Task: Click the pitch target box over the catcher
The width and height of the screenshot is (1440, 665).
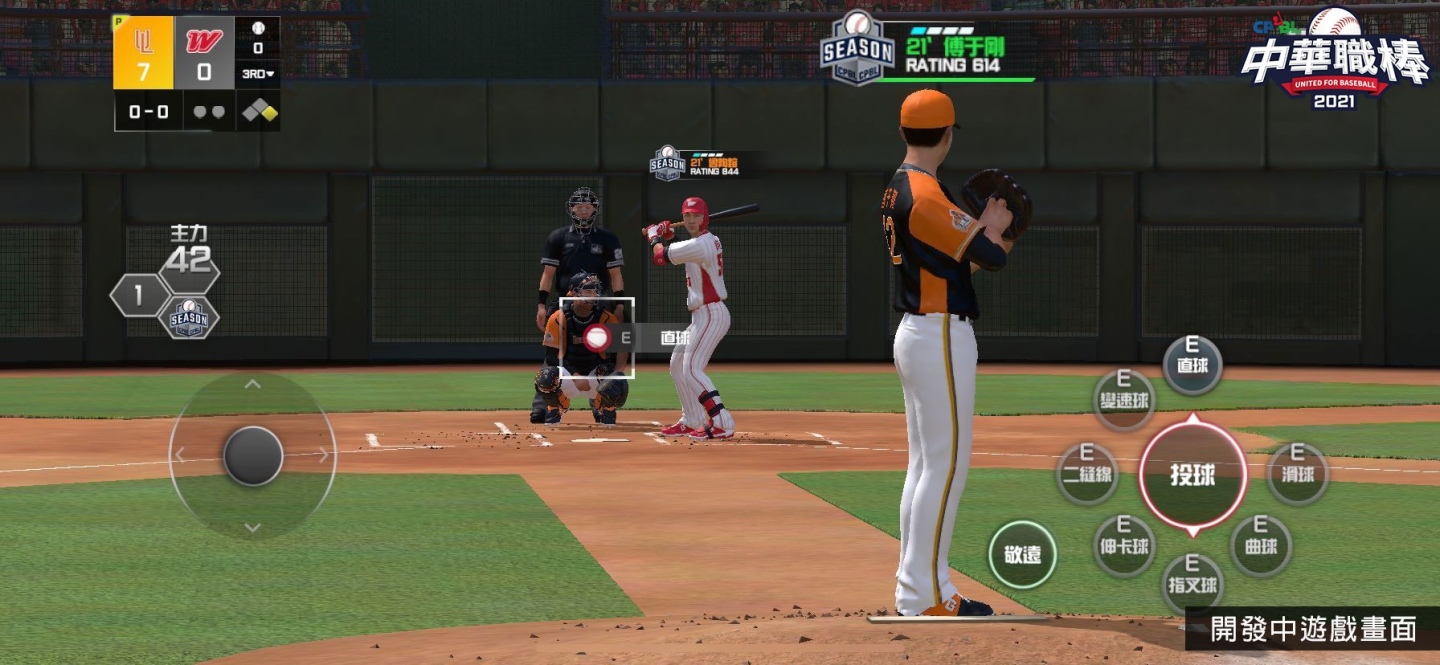Action: (596, 338)
